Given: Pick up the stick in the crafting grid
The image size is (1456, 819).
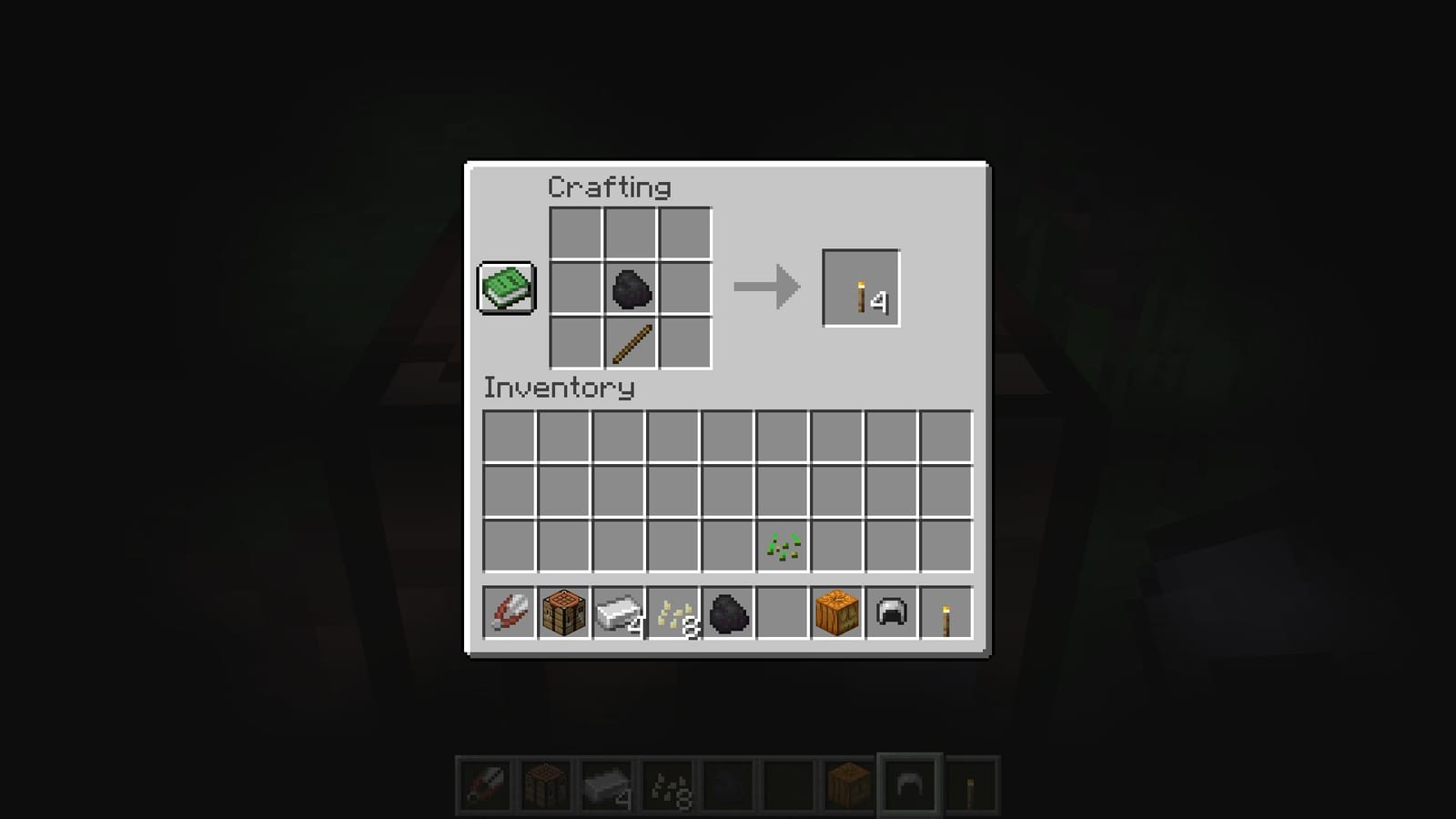Looking at the screenshot, I should [630, 342].
